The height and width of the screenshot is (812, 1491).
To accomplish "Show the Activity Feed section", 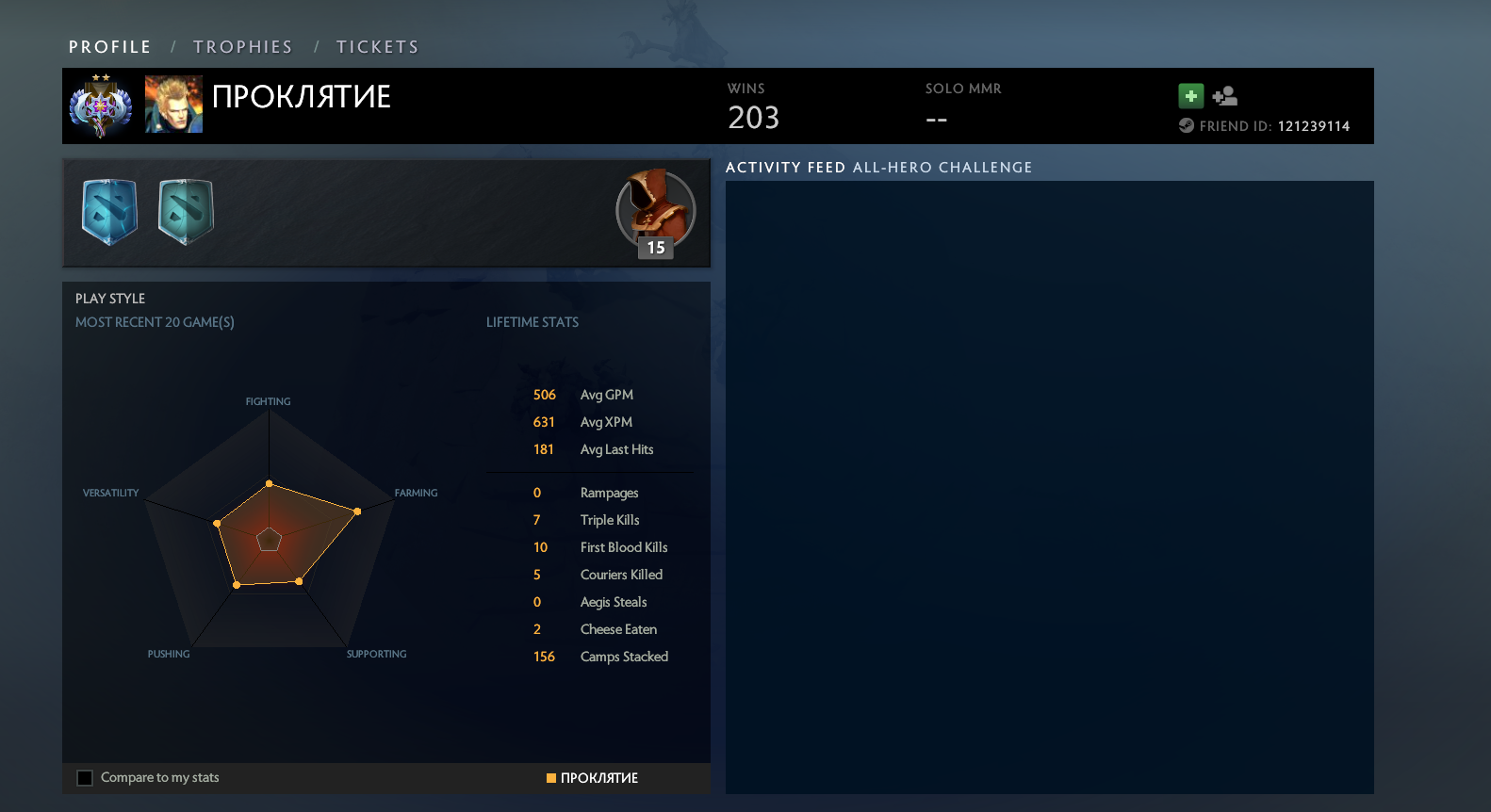I will click(x=785, y=168).
